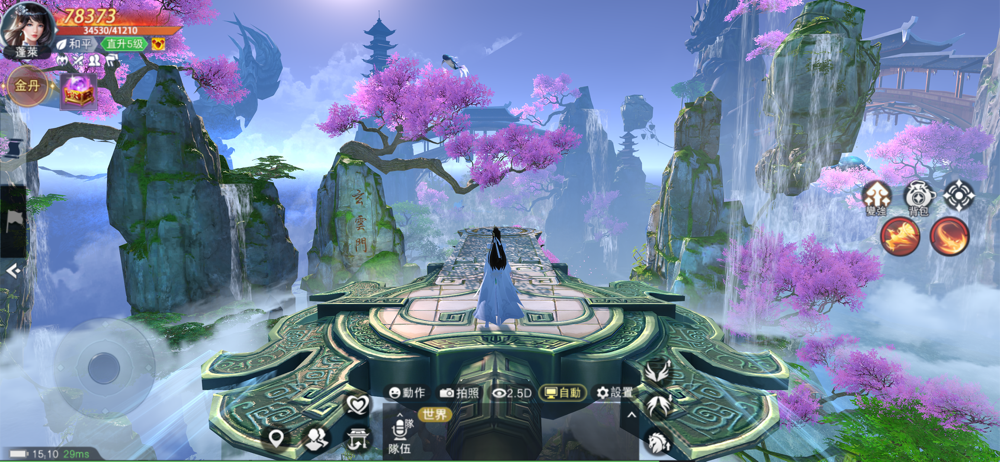Activate the fire dragon swirl skill
The width and height of the screenshot is (1000, 462).
click(949, 236)
